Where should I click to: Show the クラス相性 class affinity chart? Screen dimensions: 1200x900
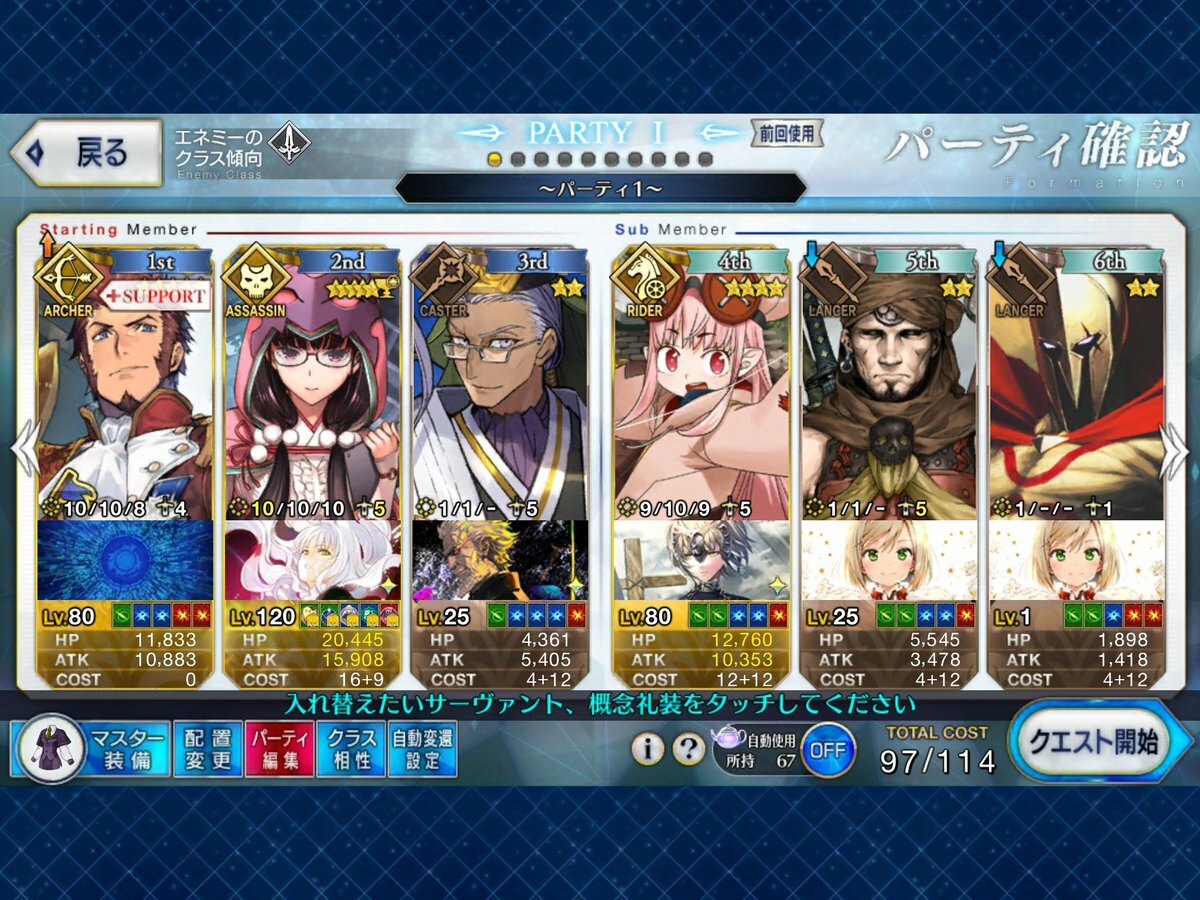pyautogui.click(x=350, y=750)
